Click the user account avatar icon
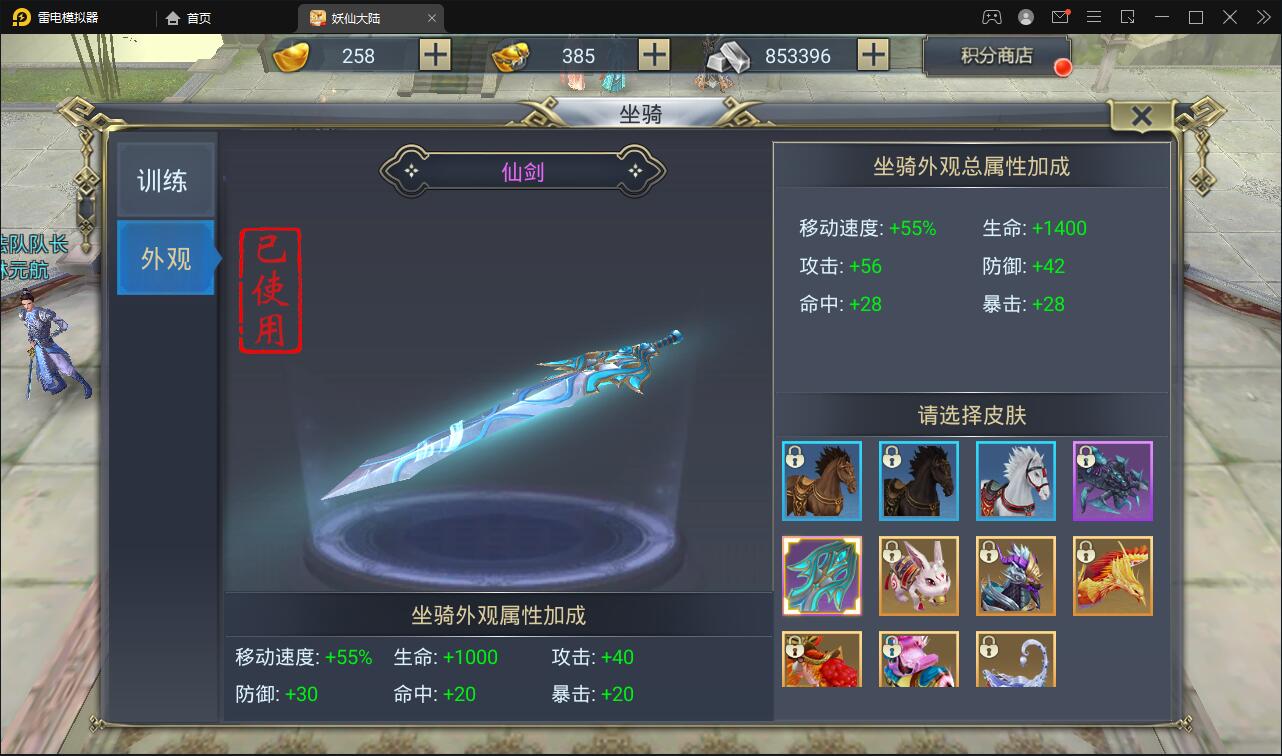The height and width of the screenshot is (756, 1282). 1024,17
